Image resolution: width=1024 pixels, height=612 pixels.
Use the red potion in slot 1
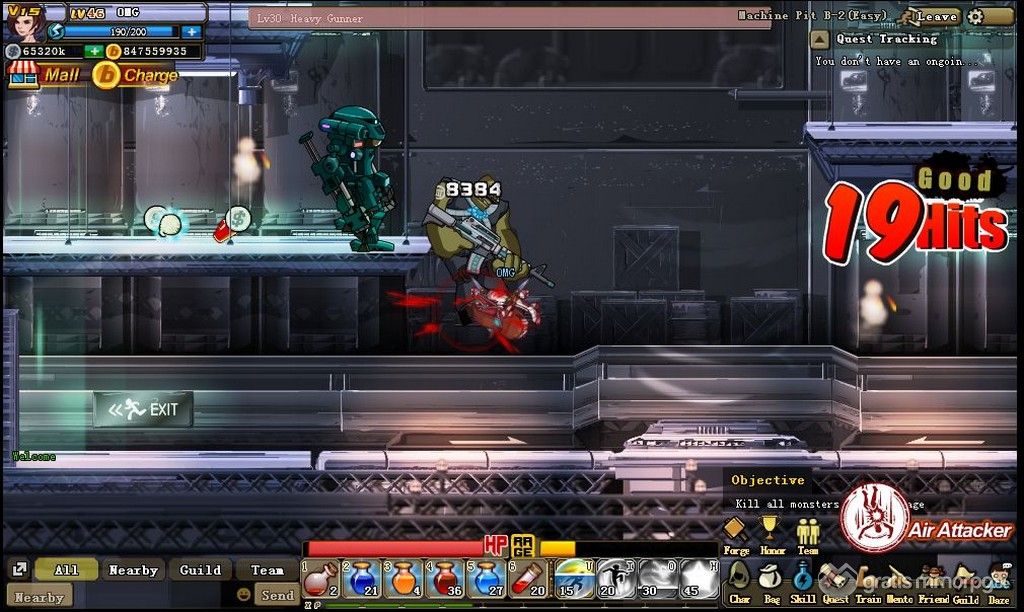tap(321, 580)
